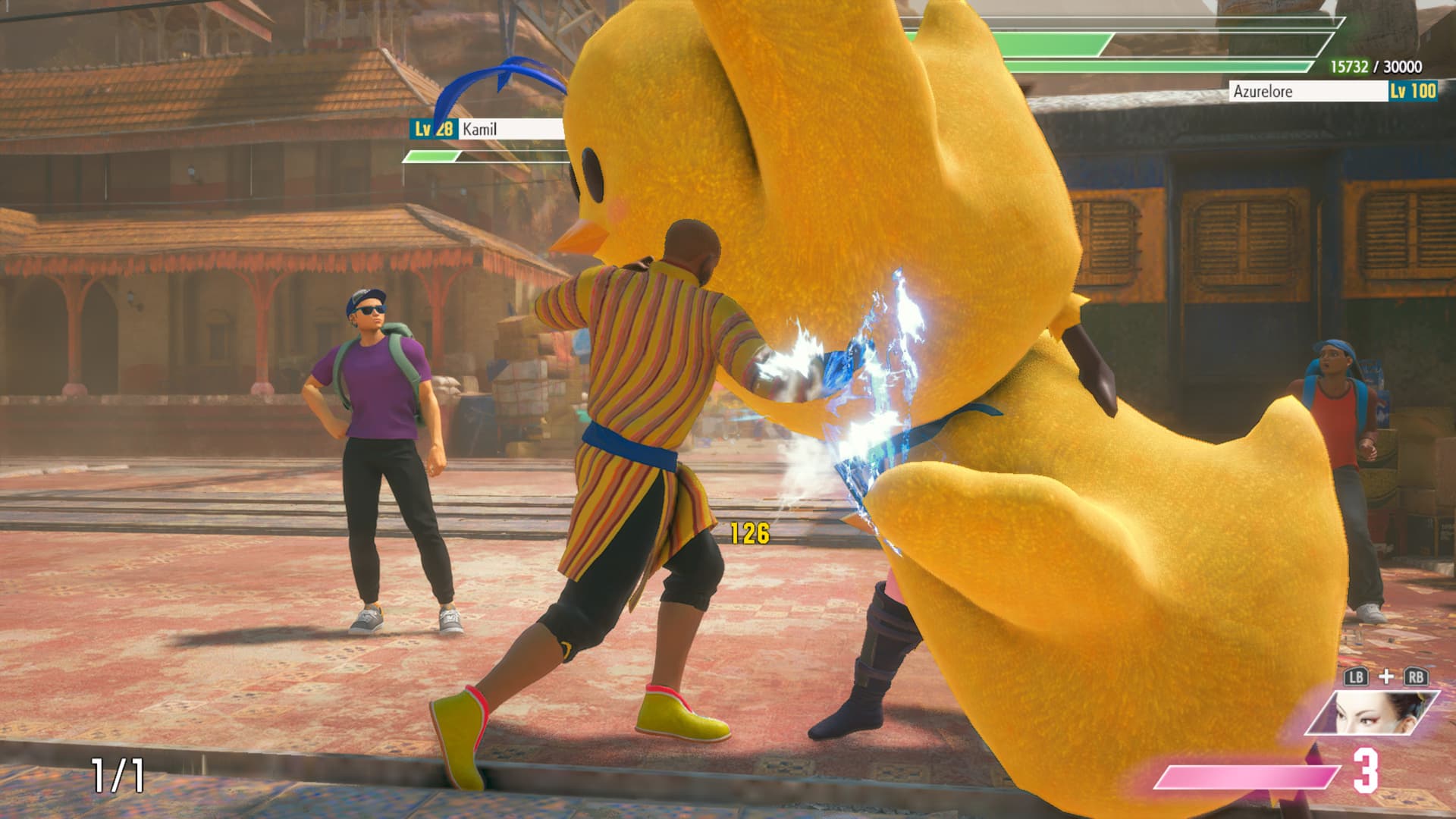
Task: Select the master assist character portrait
Action: [x=1371, y=714]
